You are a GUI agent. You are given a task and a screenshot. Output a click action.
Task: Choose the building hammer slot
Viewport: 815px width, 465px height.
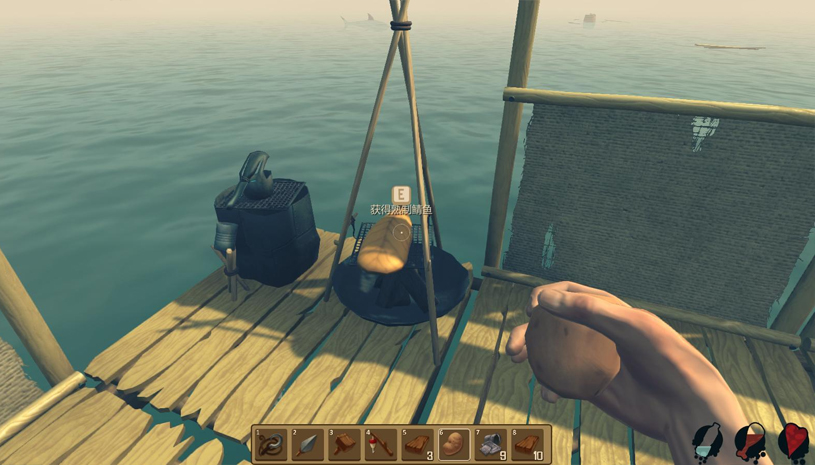point(345,444)
